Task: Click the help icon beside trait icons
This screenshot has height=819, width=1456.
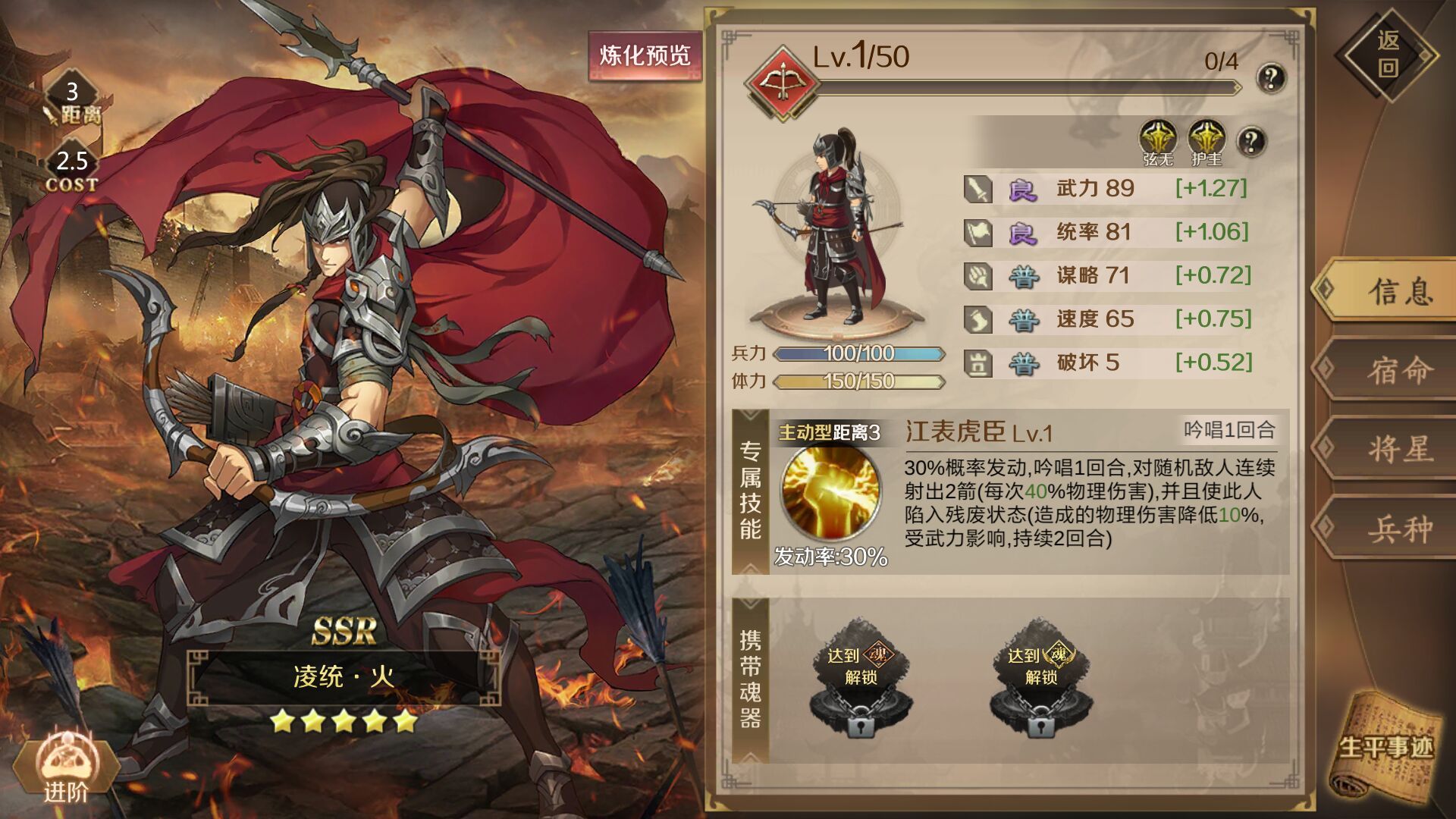Action: pos(1251,140)
